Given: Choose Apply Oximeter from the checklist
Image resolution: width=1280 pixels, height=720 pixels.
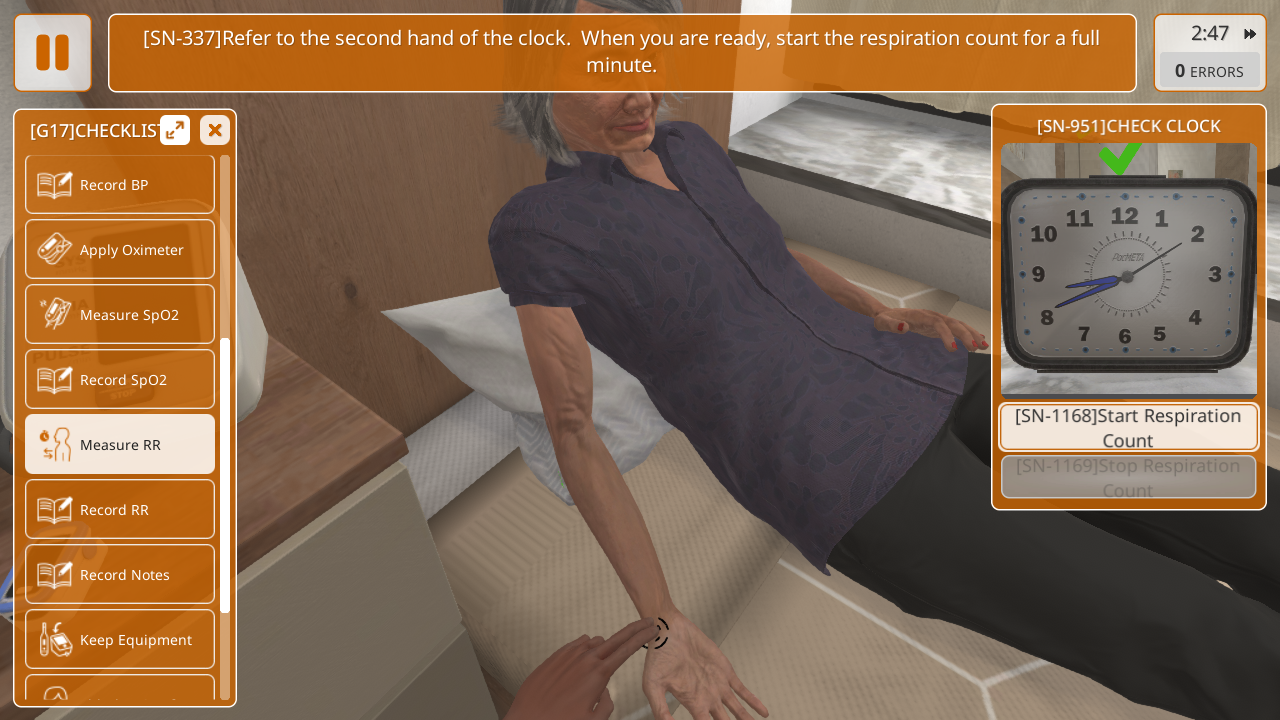Looking at the screenshot, I should coord(120,250).
